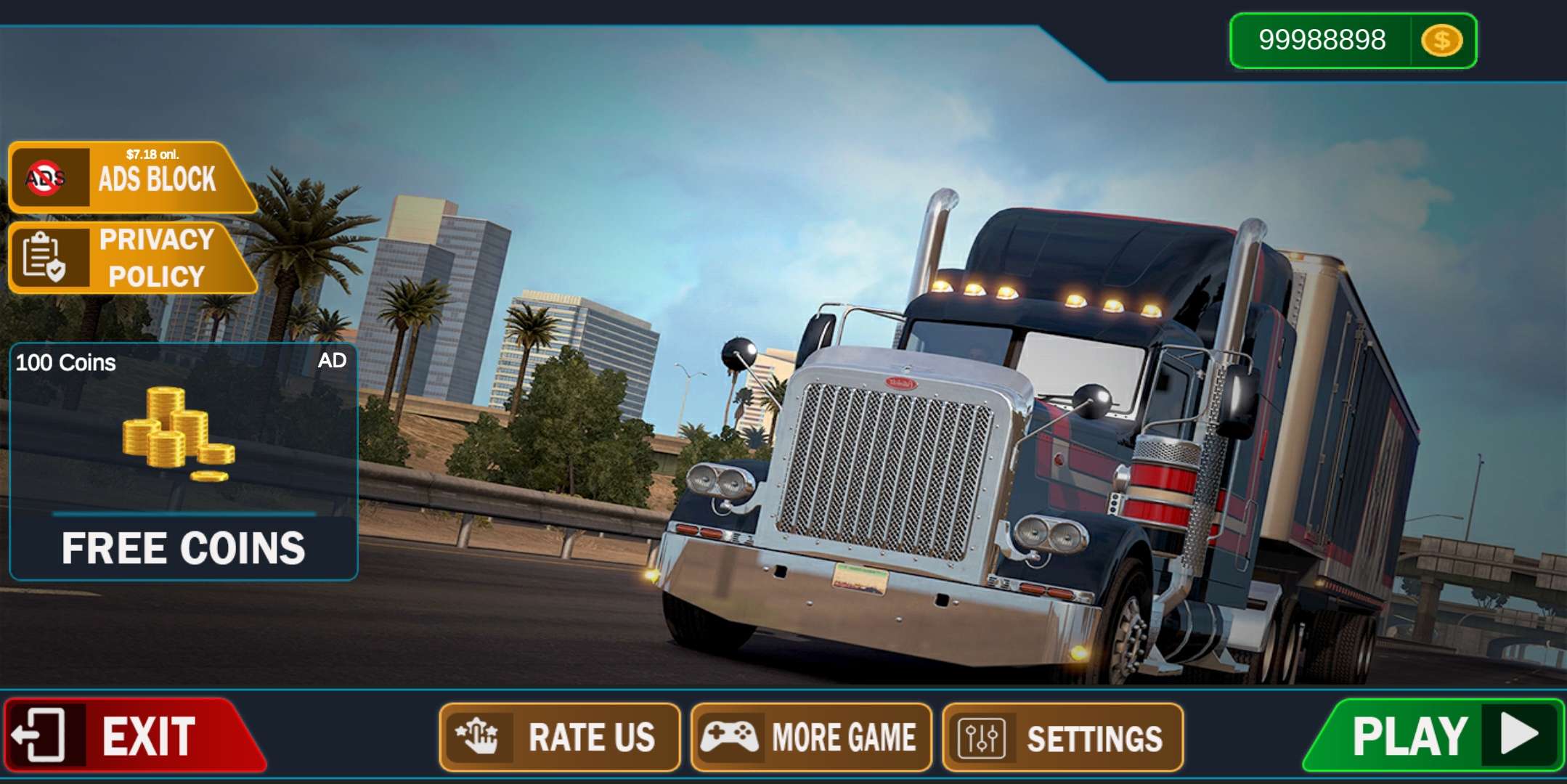
Task: Buy the Ads Block offer
Action: (x=131, y=177)
